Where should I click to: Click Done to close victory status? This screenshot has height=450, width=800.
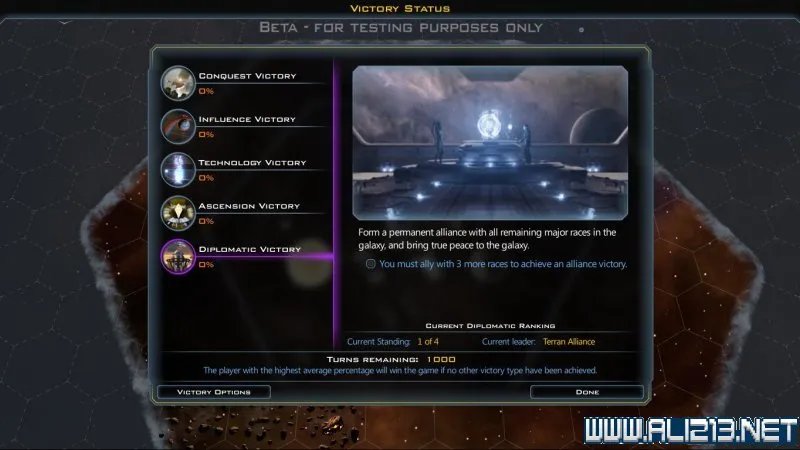[587, 392]
